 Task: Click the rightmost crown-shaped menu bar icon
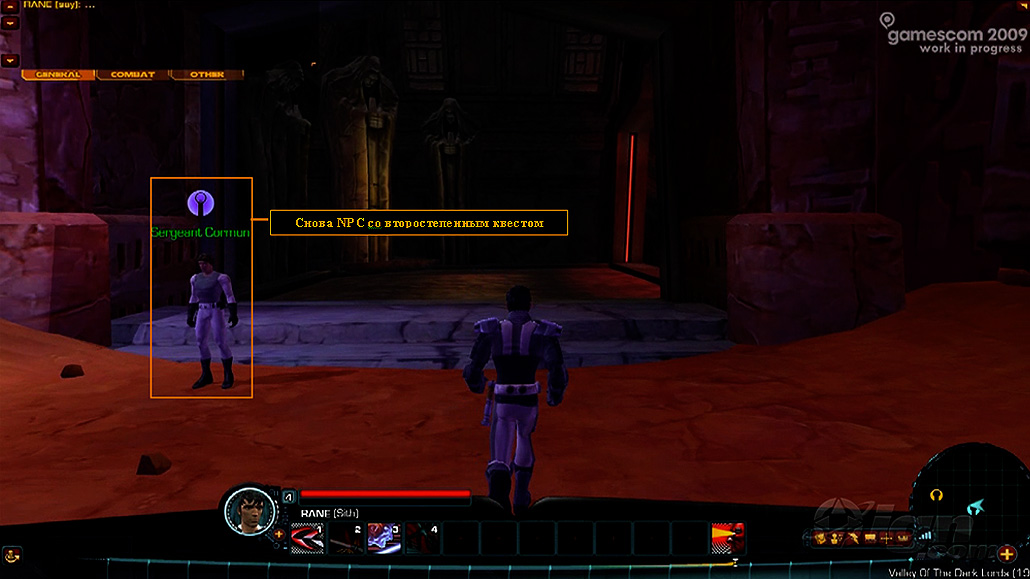(x=903, y=538)
